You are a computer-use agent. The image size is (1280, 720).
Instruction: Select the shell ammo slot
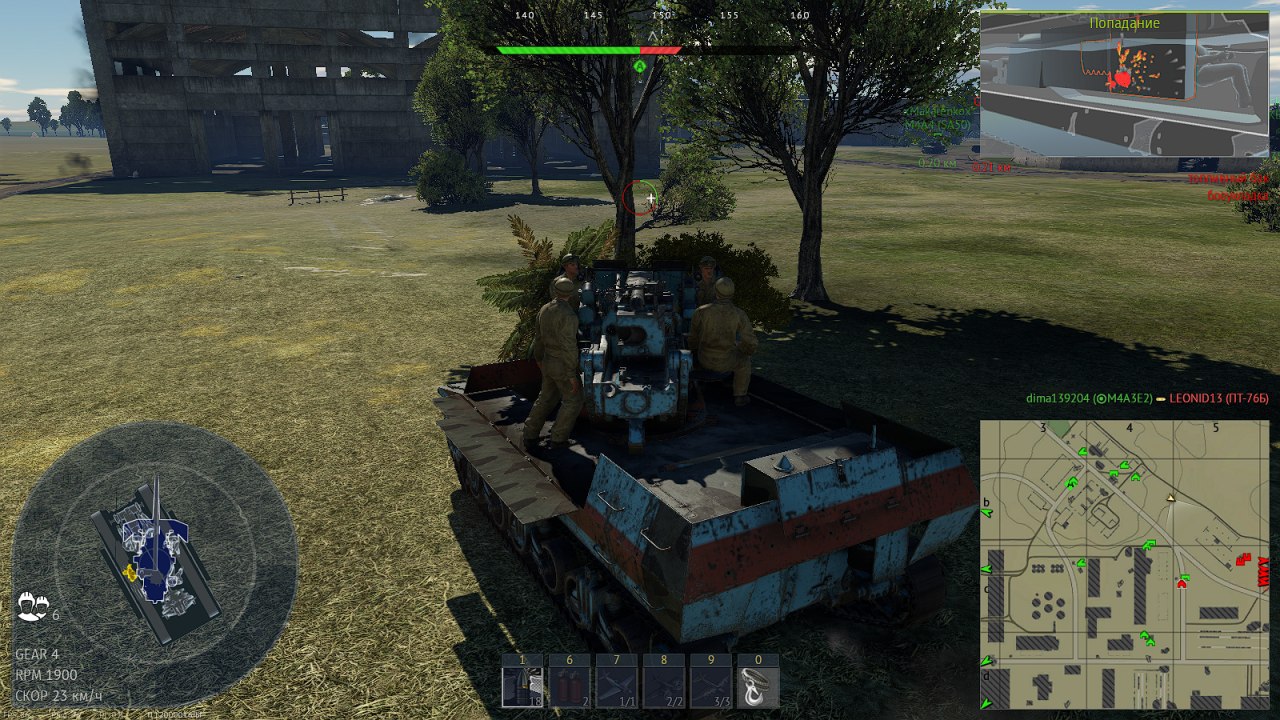(x=522, y=687)
